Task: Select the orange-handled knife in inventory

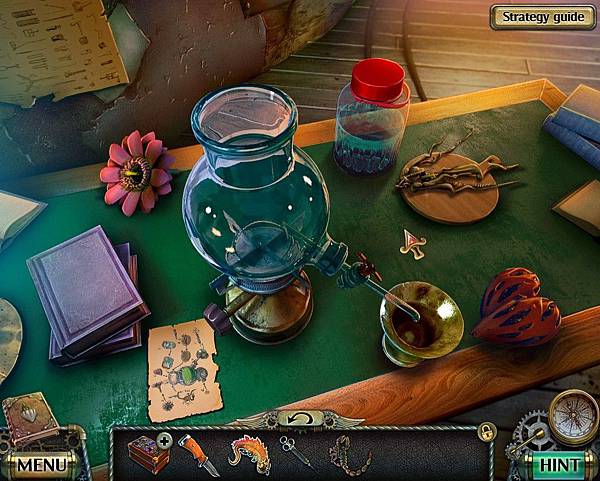Action: coord(197,454)
